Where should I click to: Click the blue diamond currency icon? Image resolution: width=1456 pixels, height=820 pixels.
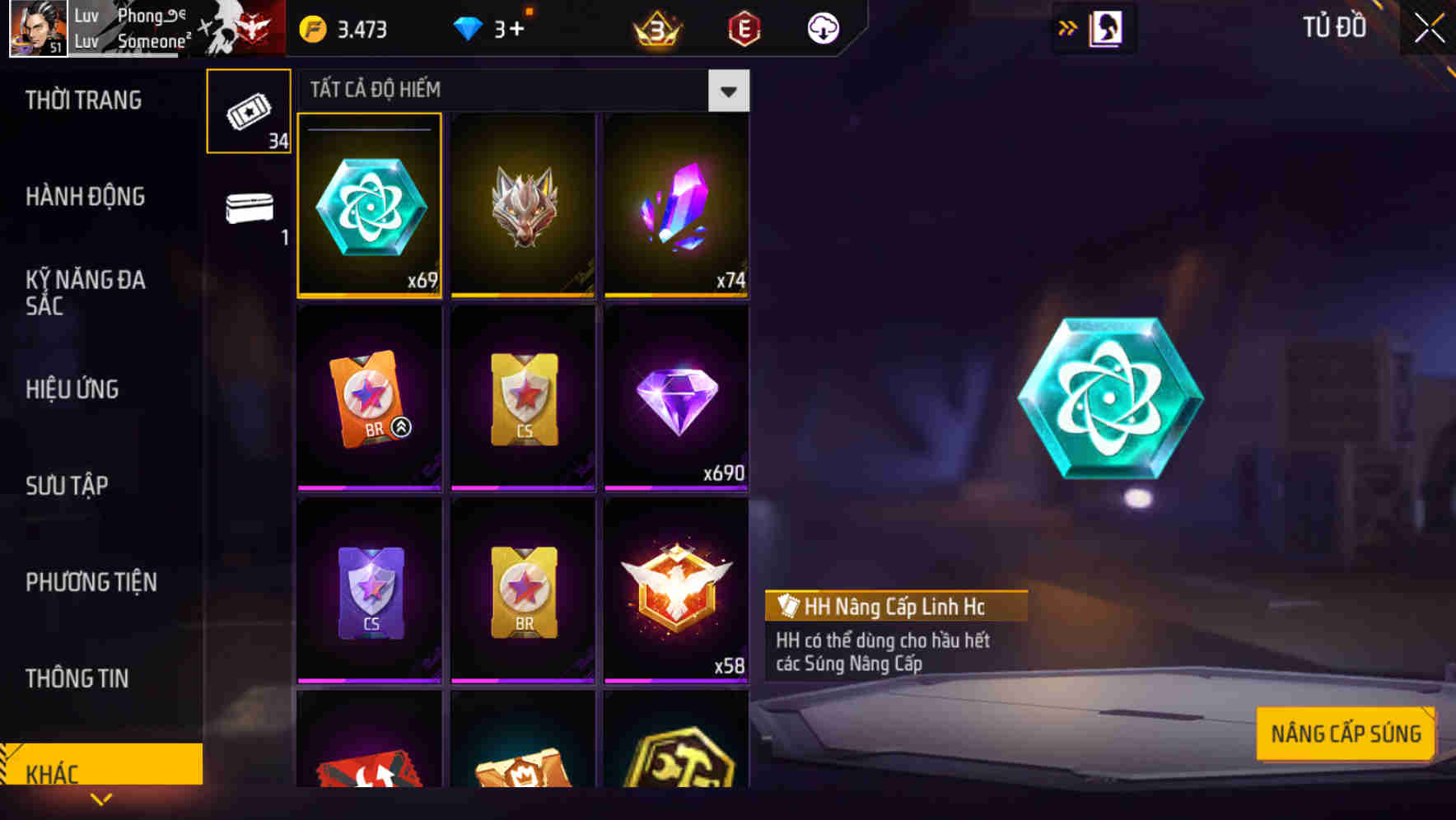point(469,27)
